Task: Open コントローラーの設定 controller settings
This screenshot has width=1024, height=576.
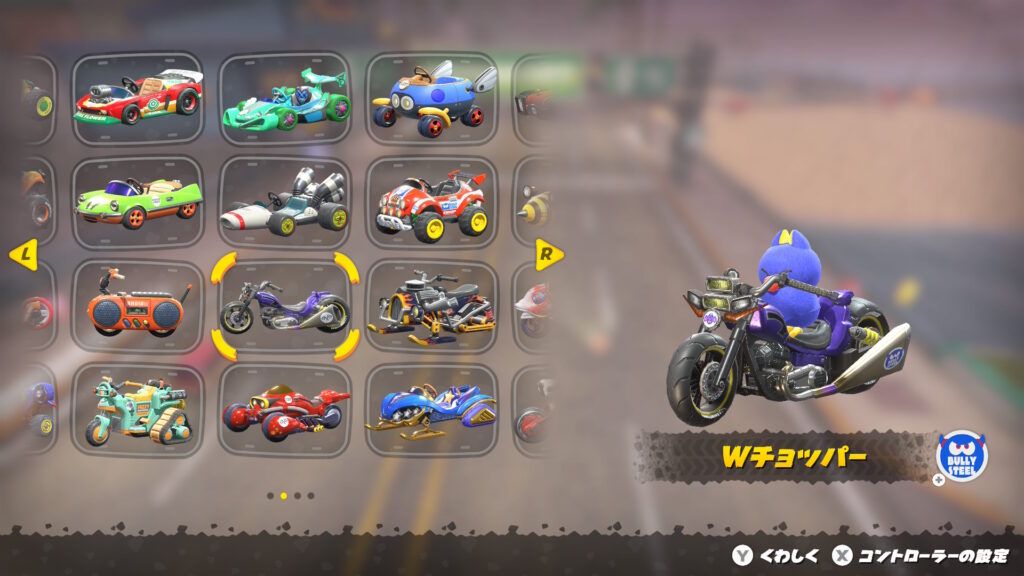Action: (x=921, y=556)
